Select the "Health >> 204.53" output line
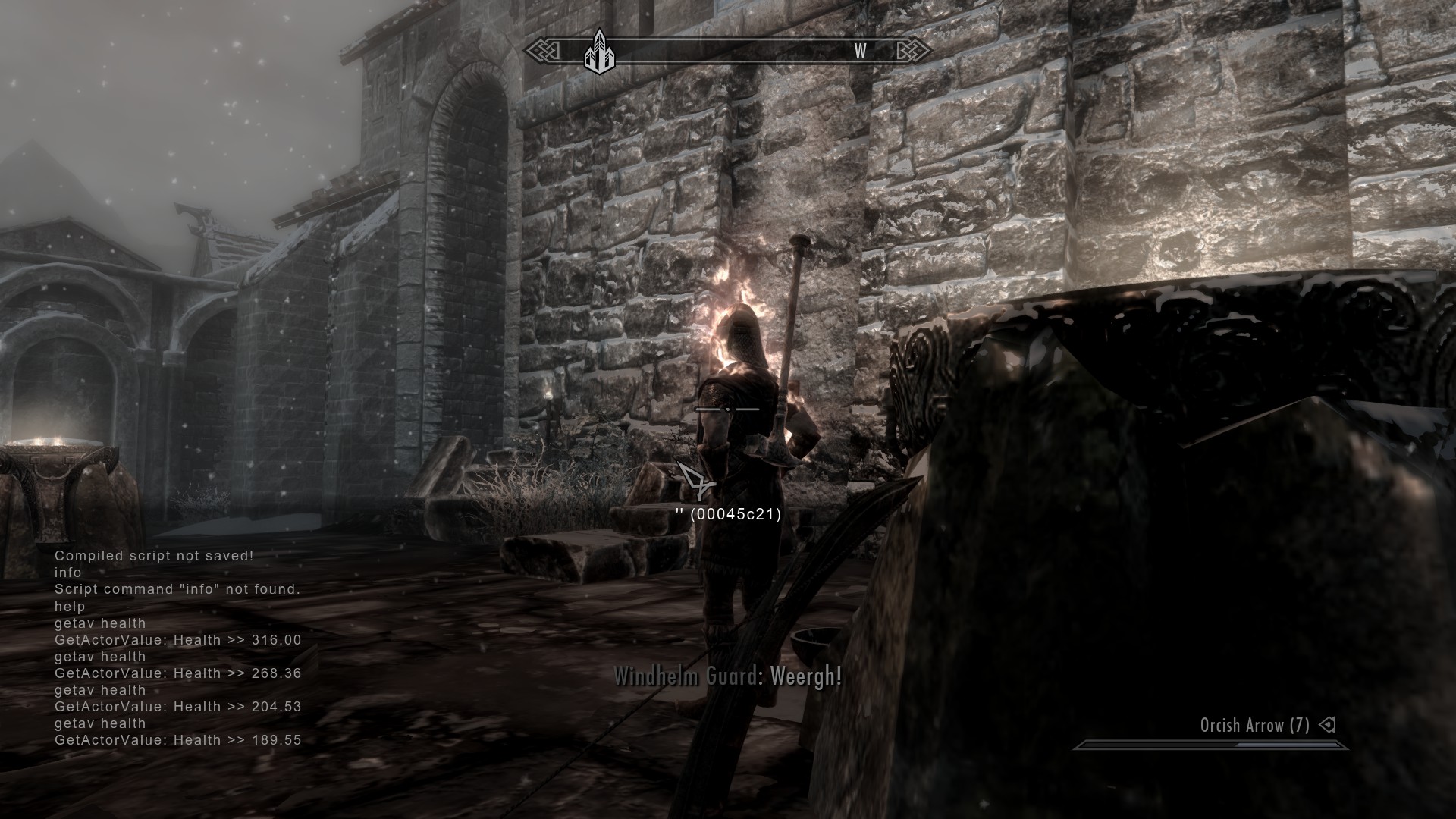Screen dimensions: 1456x819 pos(177,706)
